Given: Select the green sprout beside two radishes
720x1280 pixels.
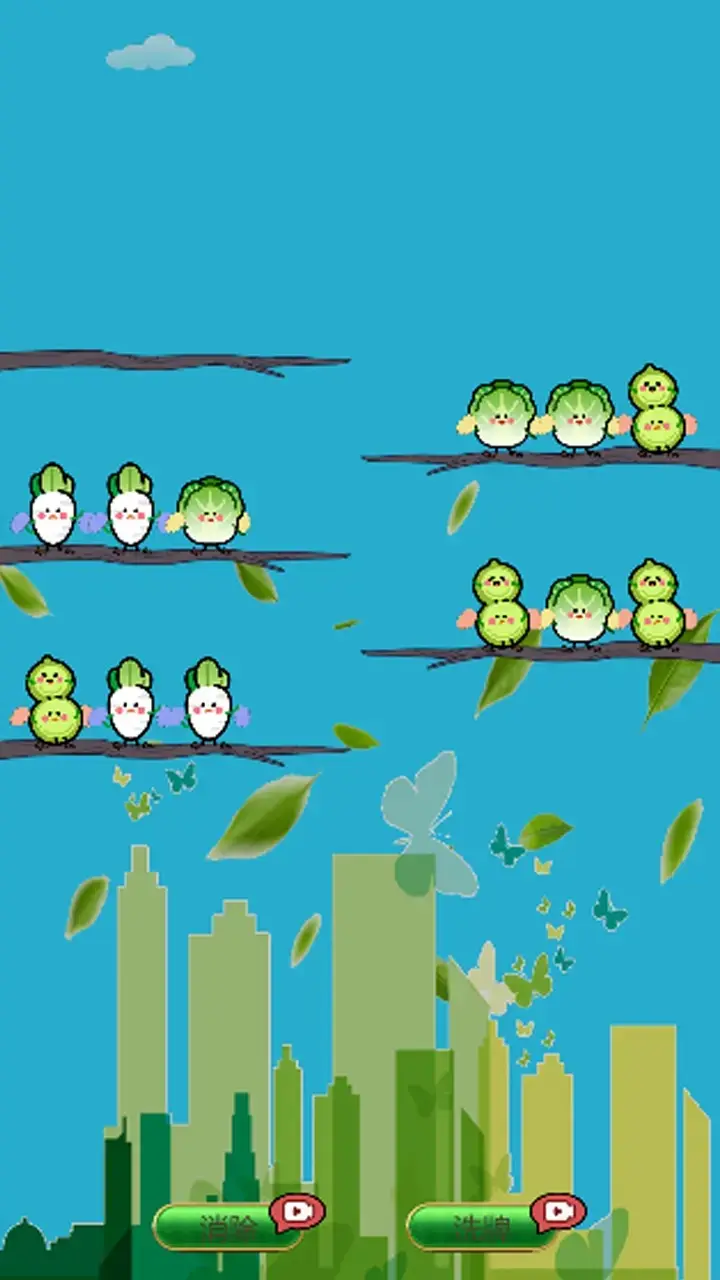Looking at the screenshot, I should [x=52, y=702].
